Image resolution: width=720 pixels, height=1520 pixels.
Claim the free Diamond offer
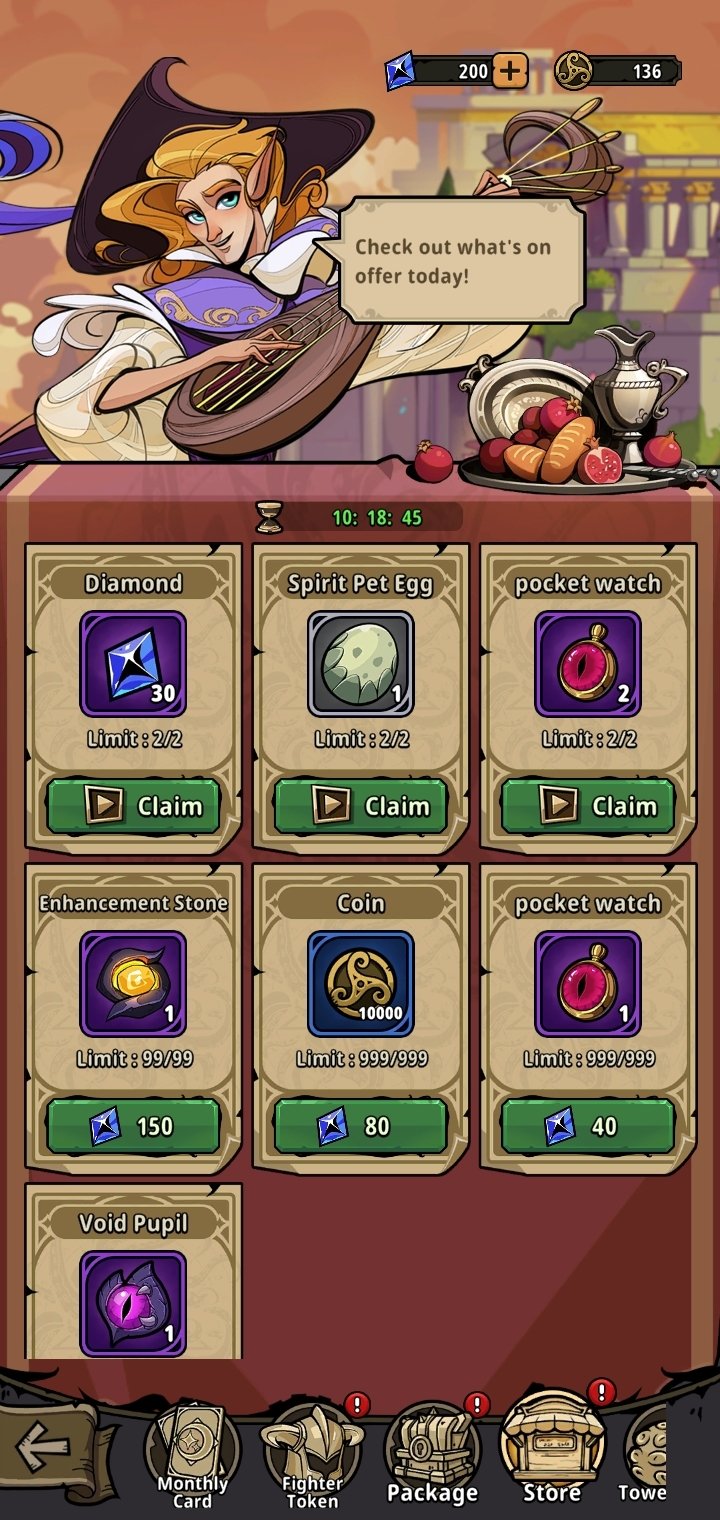point(133,806)
